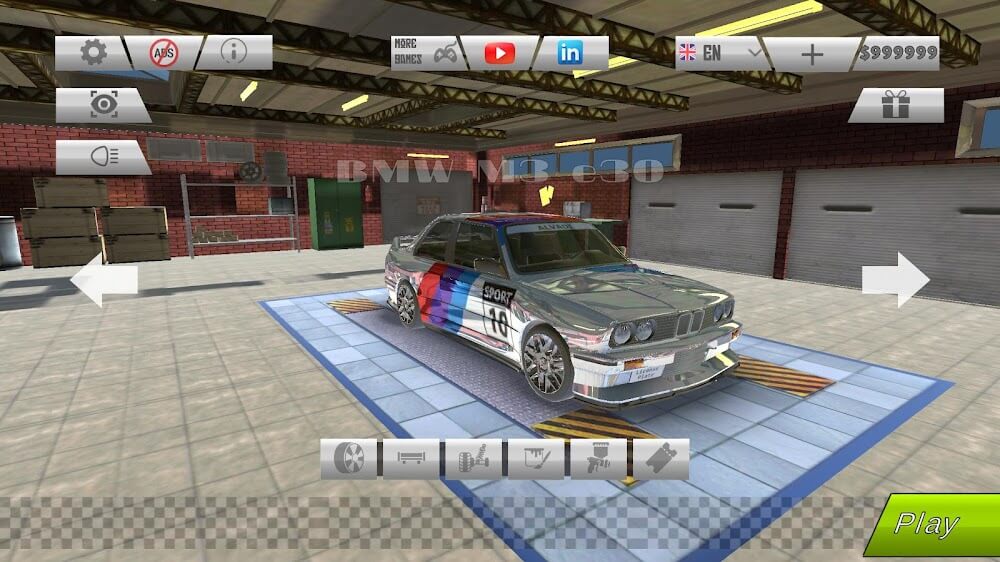
Task: Add more money with the plus button
Action: click(x=812, y=54)
